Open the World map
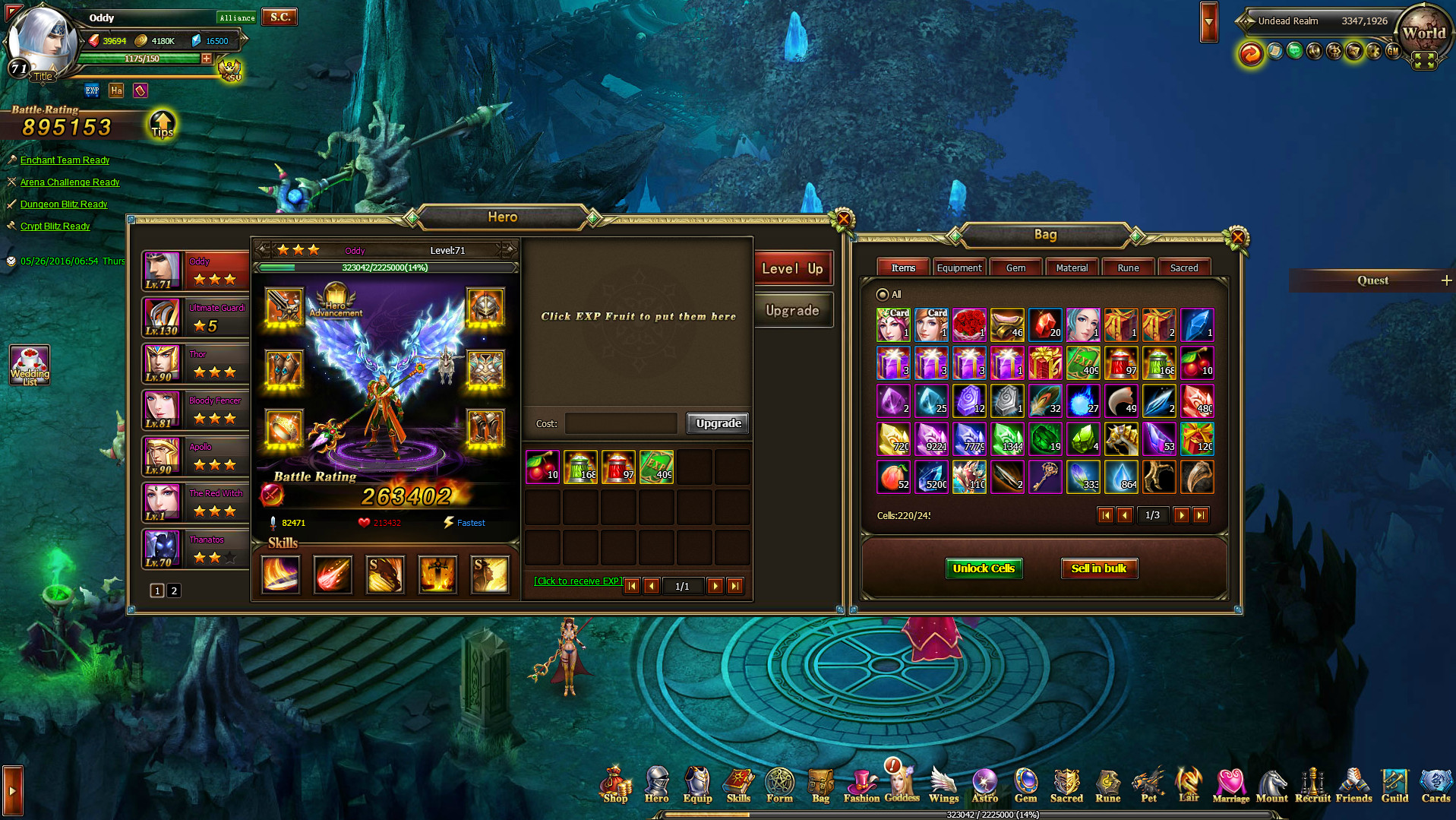Screen dimensions: 1456x820 coord(1424,33)
